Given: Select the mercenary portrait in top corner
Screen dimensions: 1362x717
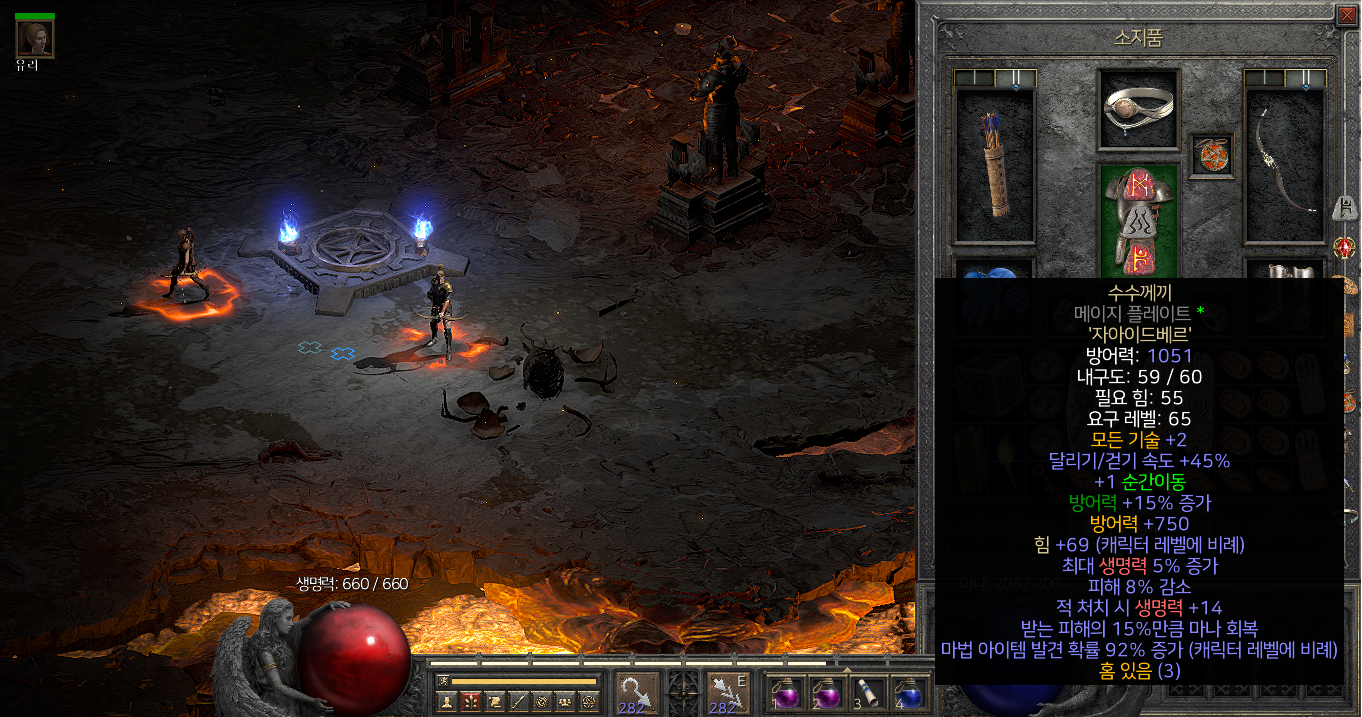Looking at the screenshot, I should coord(35,37).
